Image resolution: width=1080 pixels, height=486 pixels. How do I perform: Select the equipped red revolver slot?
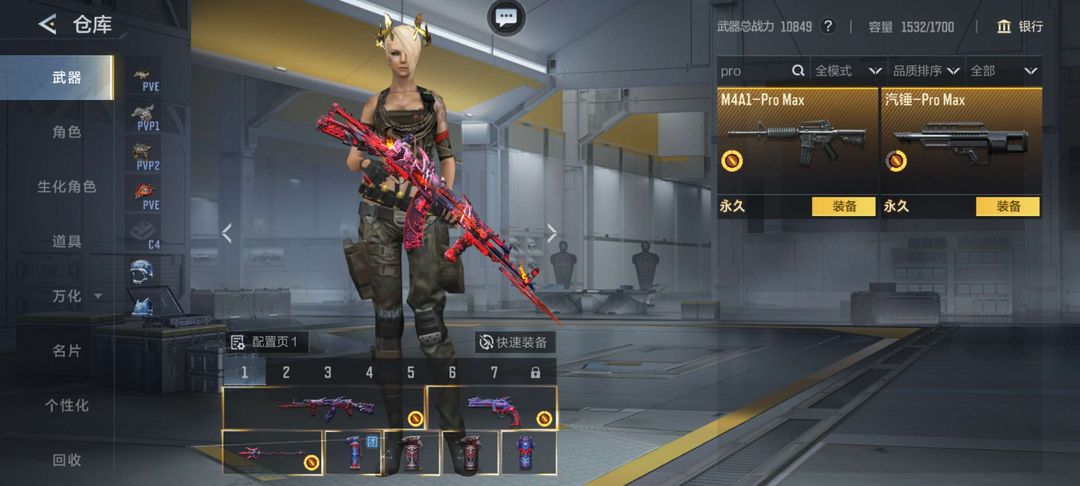[492, 407]
